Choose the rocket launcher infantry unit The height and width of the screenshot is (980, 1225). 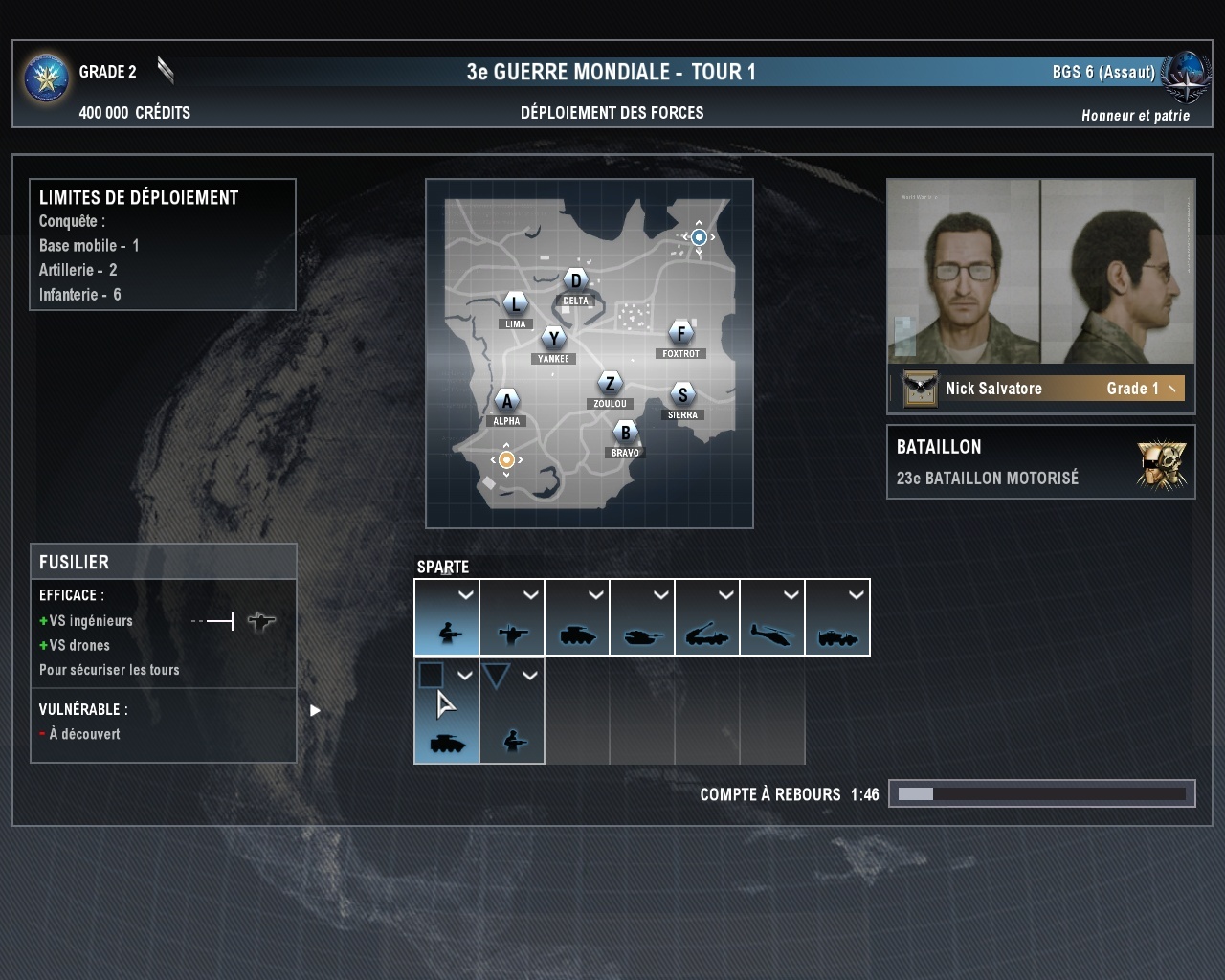[512, 618]
